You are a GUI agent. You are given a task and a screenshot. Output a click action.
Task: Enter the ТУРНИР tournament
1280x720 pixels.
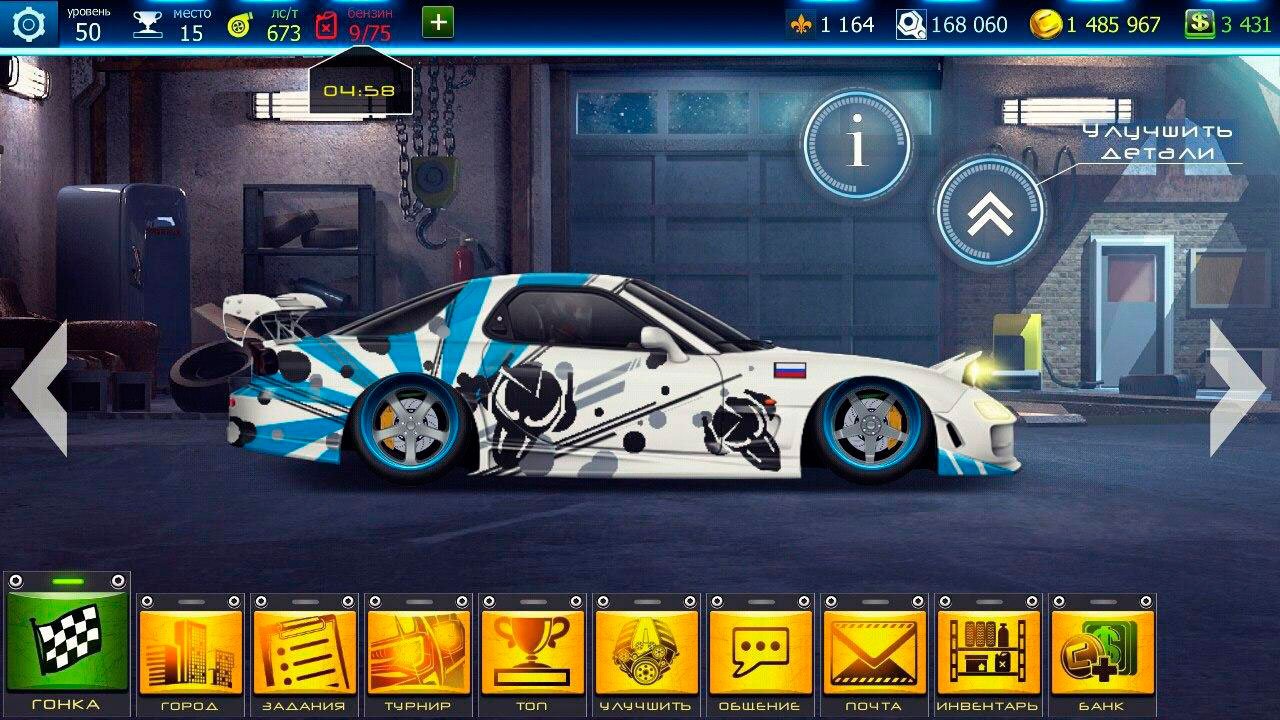(x=418, y=652)
